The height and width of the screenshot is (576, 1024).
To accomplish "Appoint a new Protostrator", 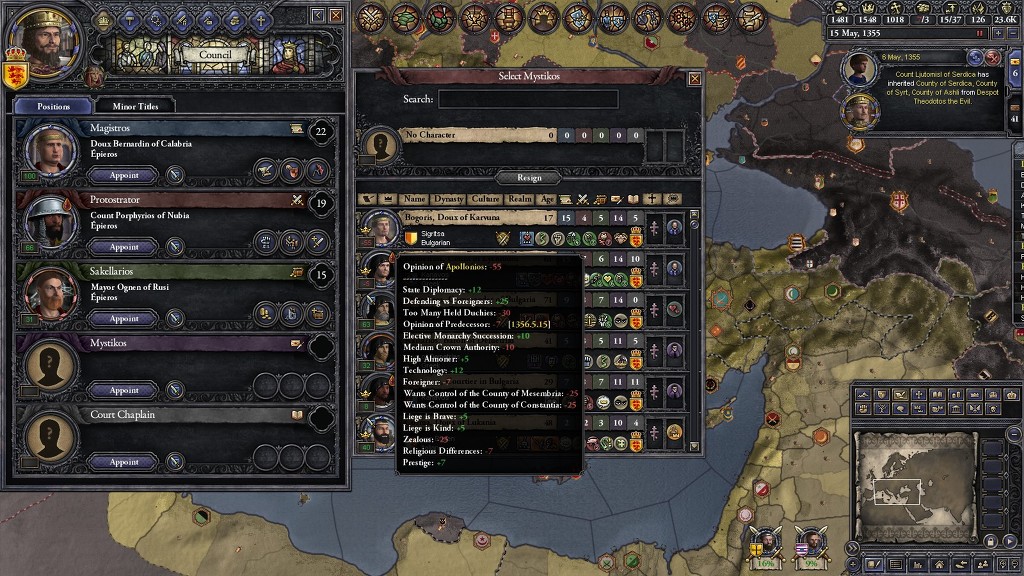I will (x=124, y=247).
